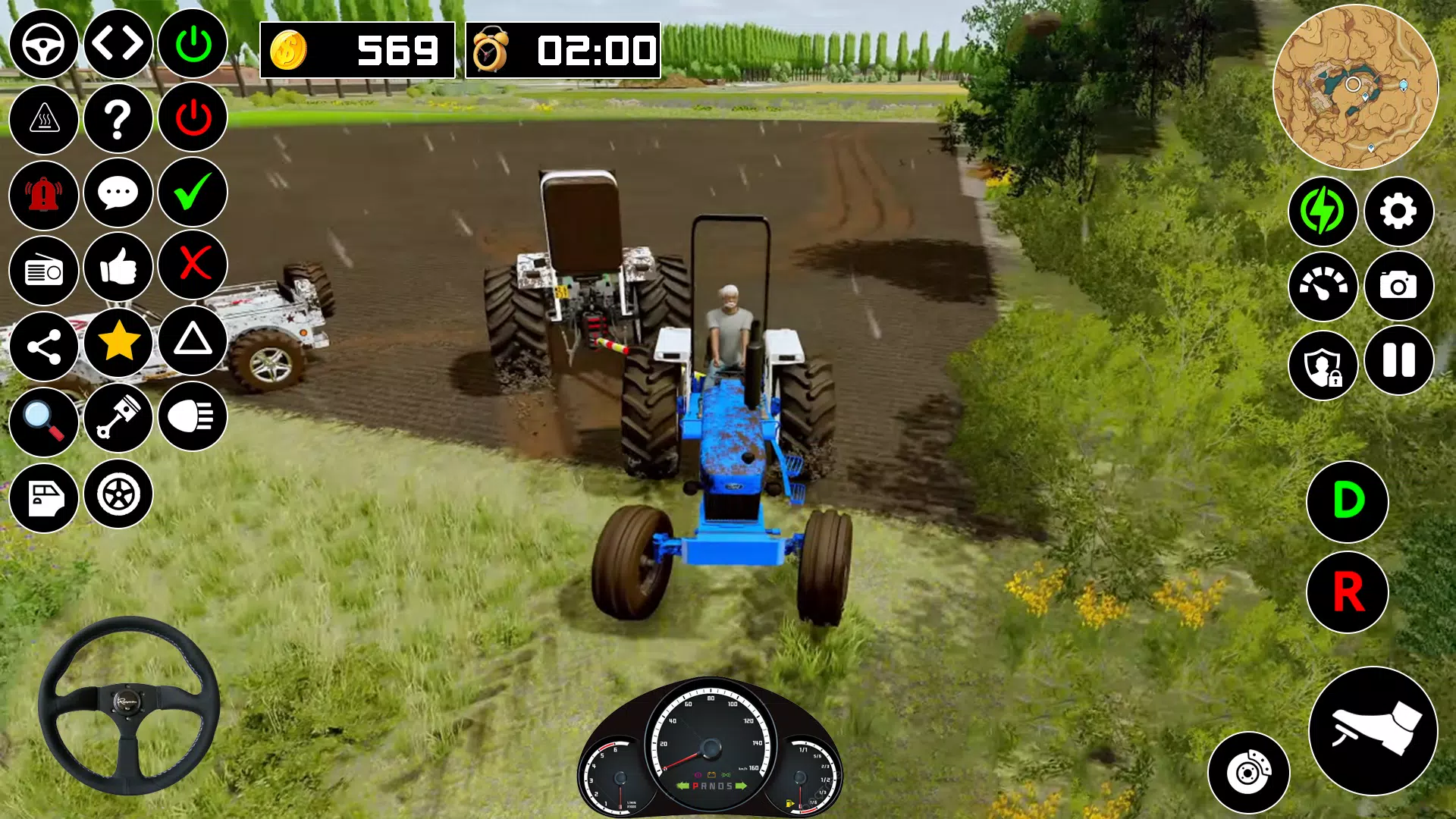Open the help question mark menu
The width and height of the screenshot is (1456, 819).
118,118
